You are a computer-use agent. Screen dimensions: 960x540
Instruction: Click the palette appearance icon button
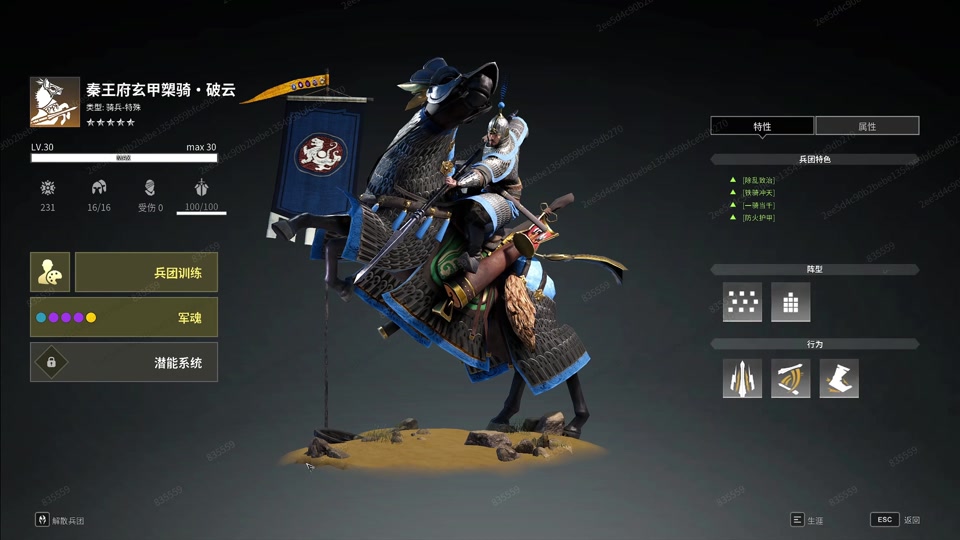coord(50,272)
